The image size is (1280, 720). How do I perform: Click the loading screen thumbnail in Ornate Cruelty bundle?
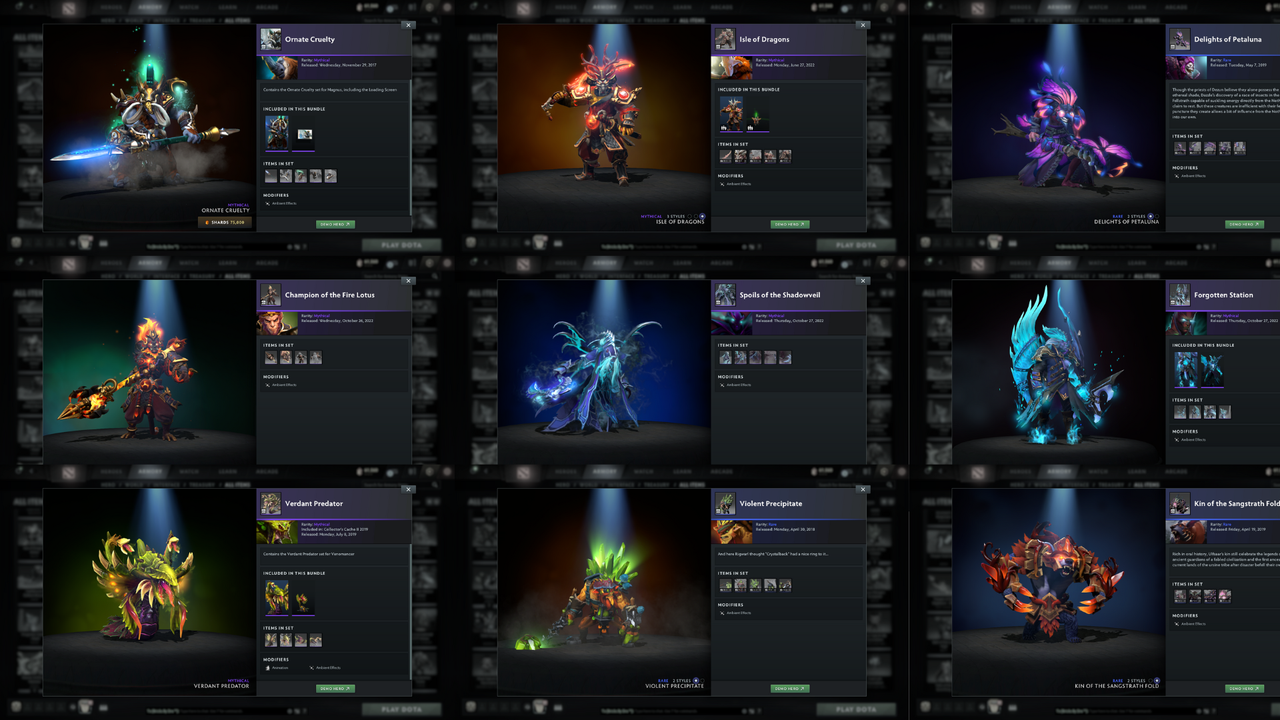[x=304, y=133]
